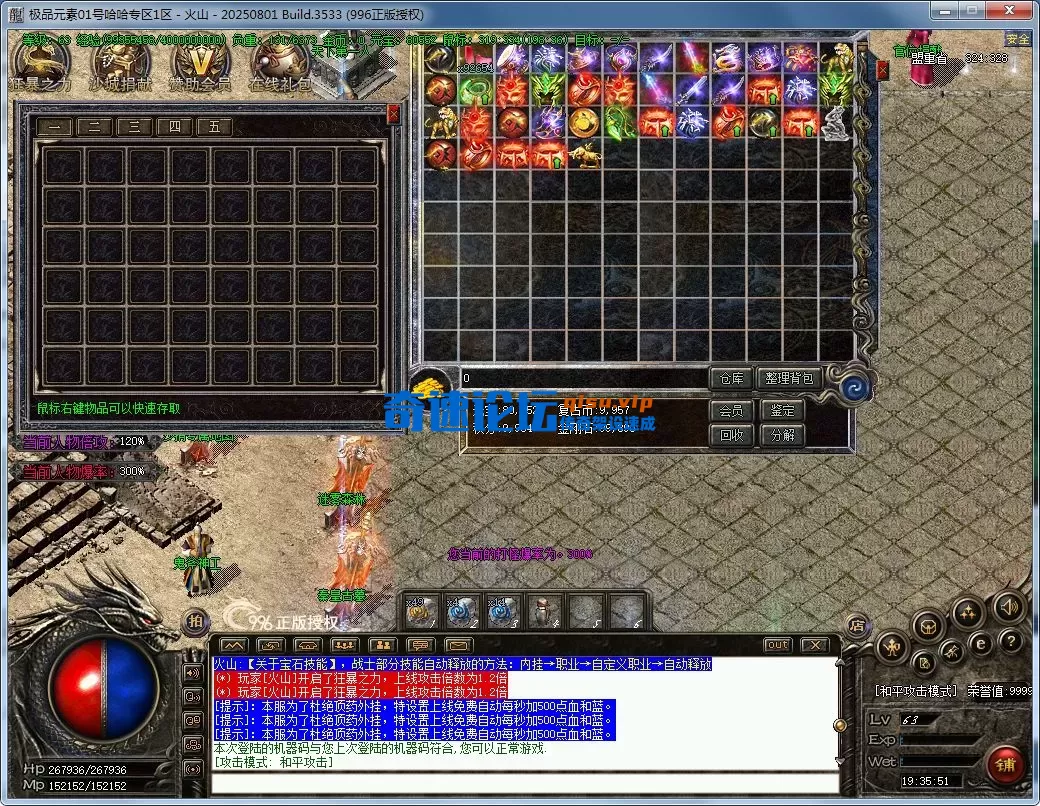1040x806 pixels.
Task: Select warehouse tab 五
Action: tap(214, 127)
